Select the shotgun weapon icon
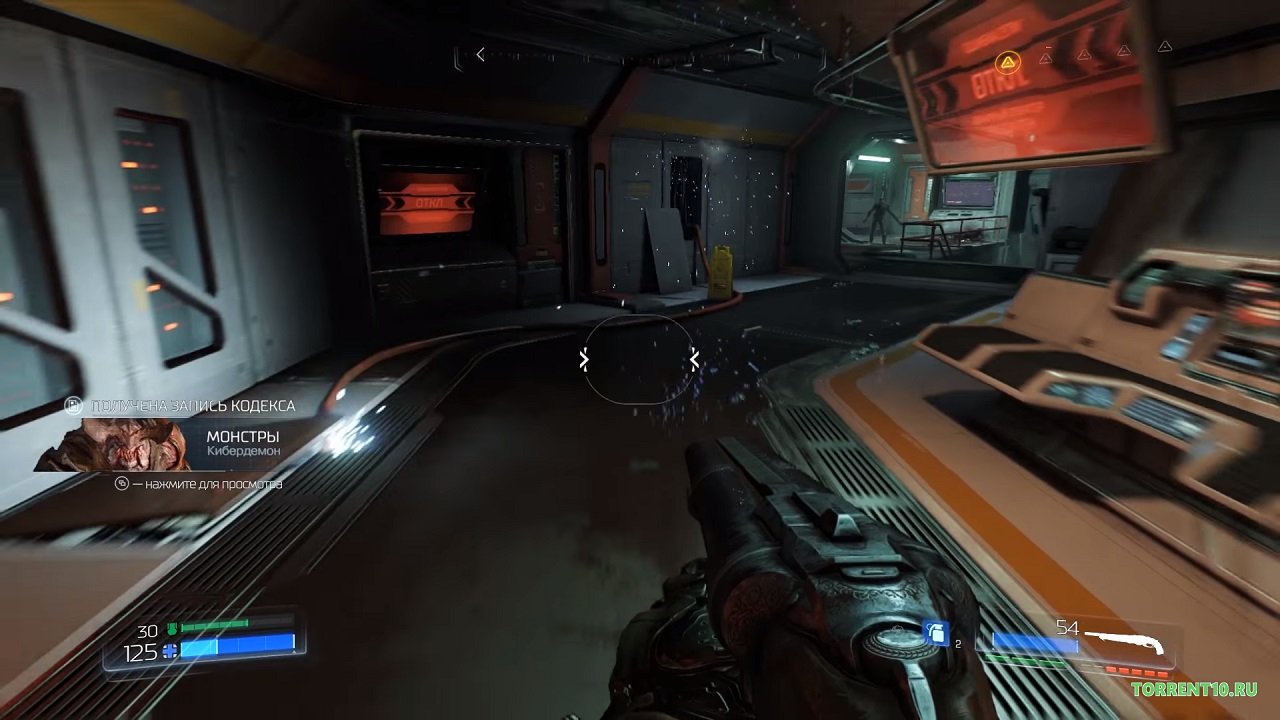Screen dimensions: 1280x720 tap(1125, 640)
